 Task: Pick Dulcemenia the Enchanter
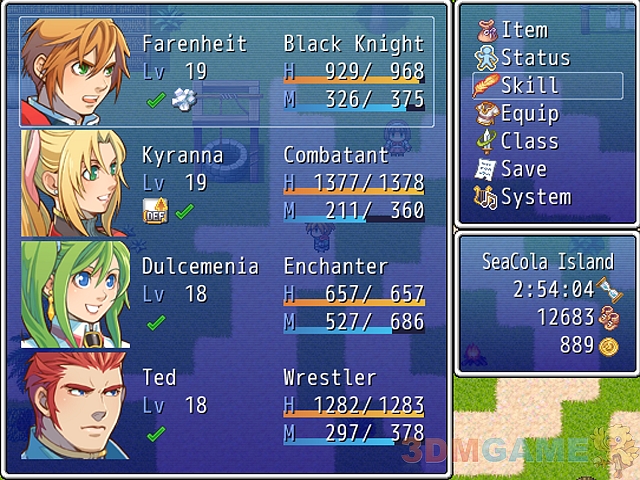tap(228, 294)
